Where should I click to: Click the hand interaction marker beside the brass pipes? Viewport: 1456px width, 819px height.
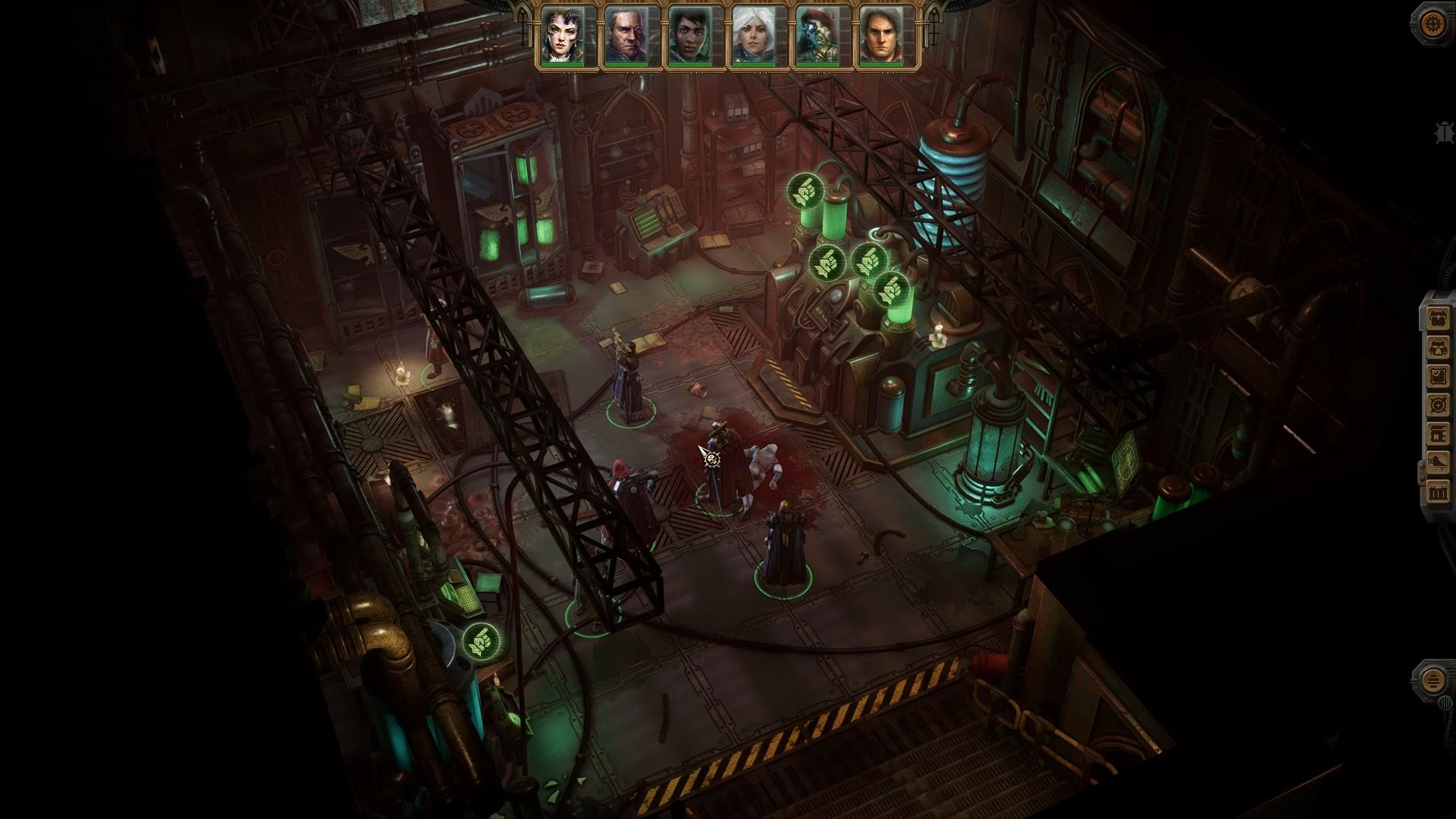tap(481, 642)
